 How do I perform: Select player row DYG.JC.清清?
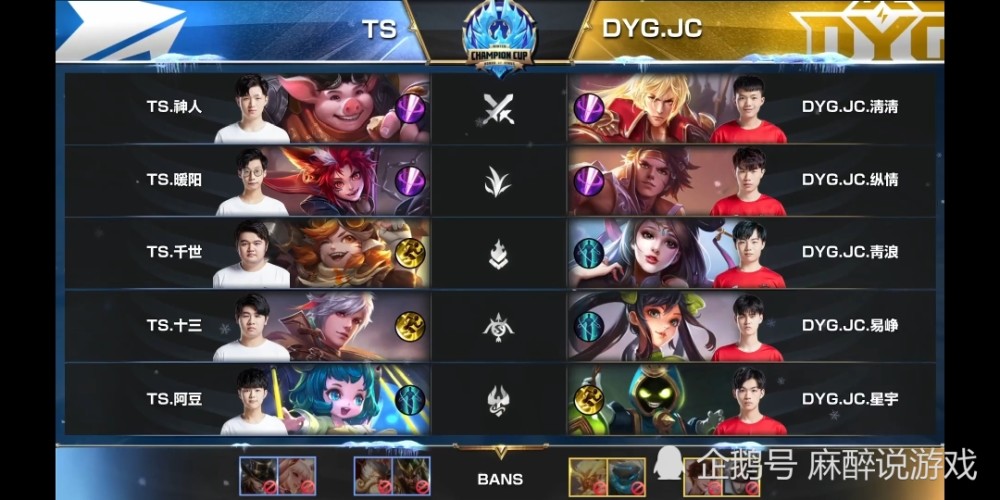[x=849, y=106]
